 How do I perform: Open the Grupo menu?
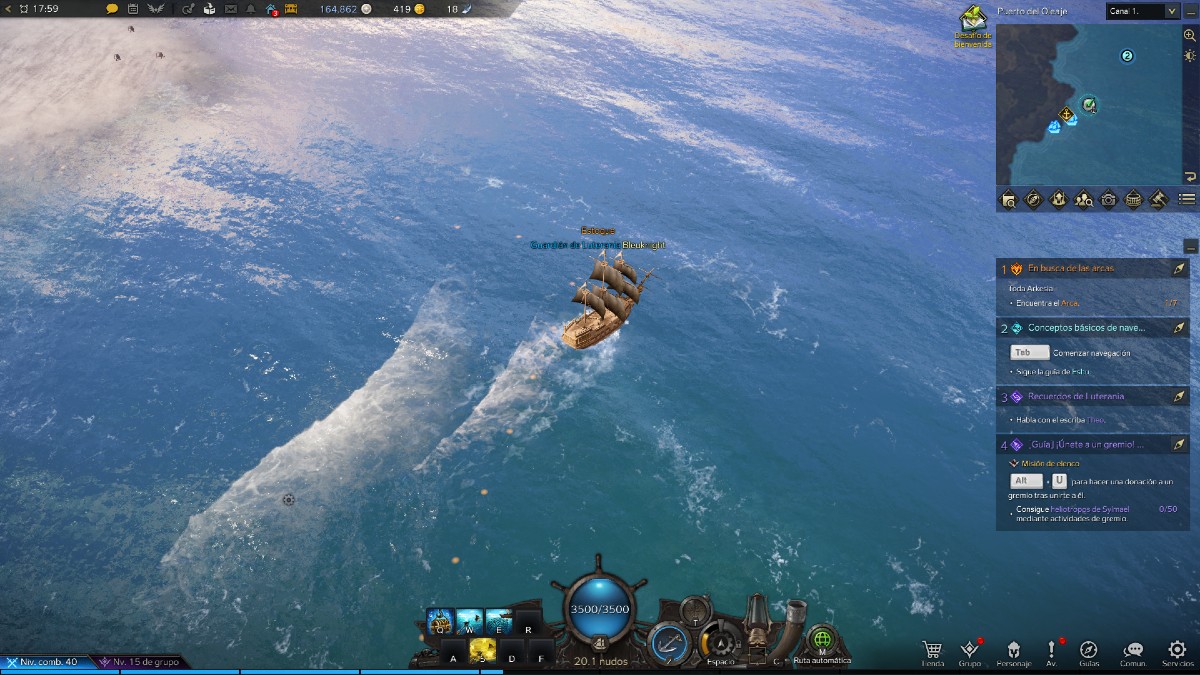[x=969, y=651]
